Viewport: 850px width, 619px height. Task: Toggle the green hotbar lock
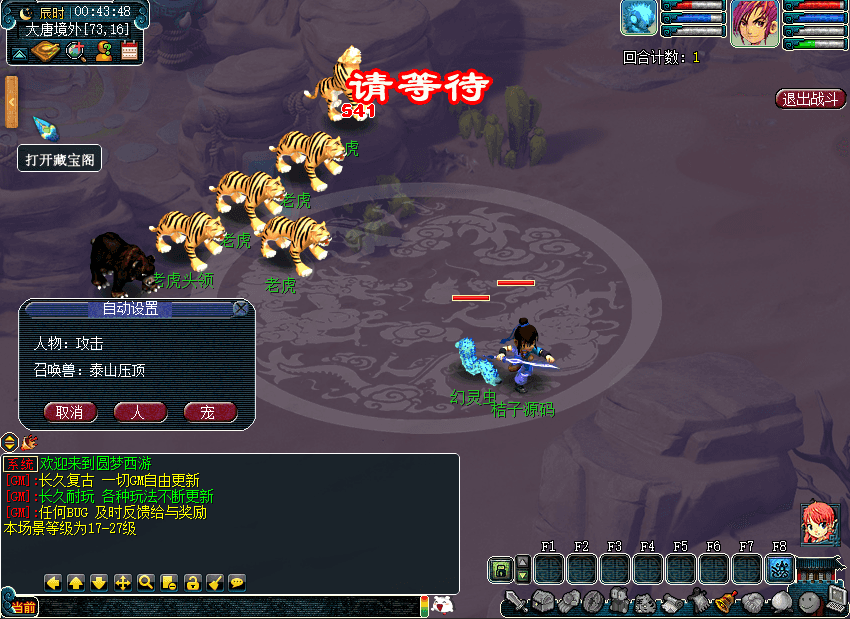[501, 570]
